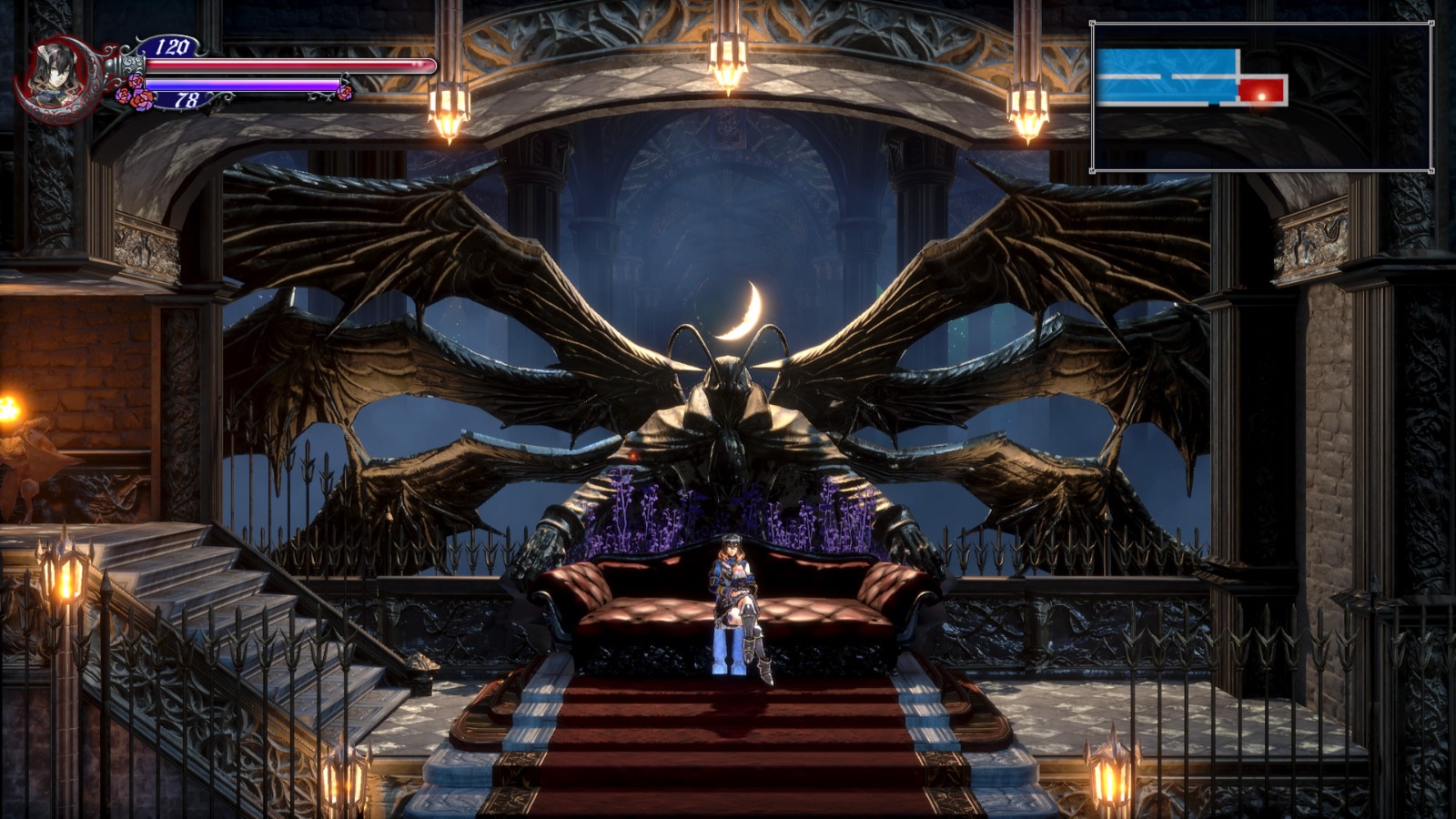Select Miriam's character portrait

coord(53,76)
